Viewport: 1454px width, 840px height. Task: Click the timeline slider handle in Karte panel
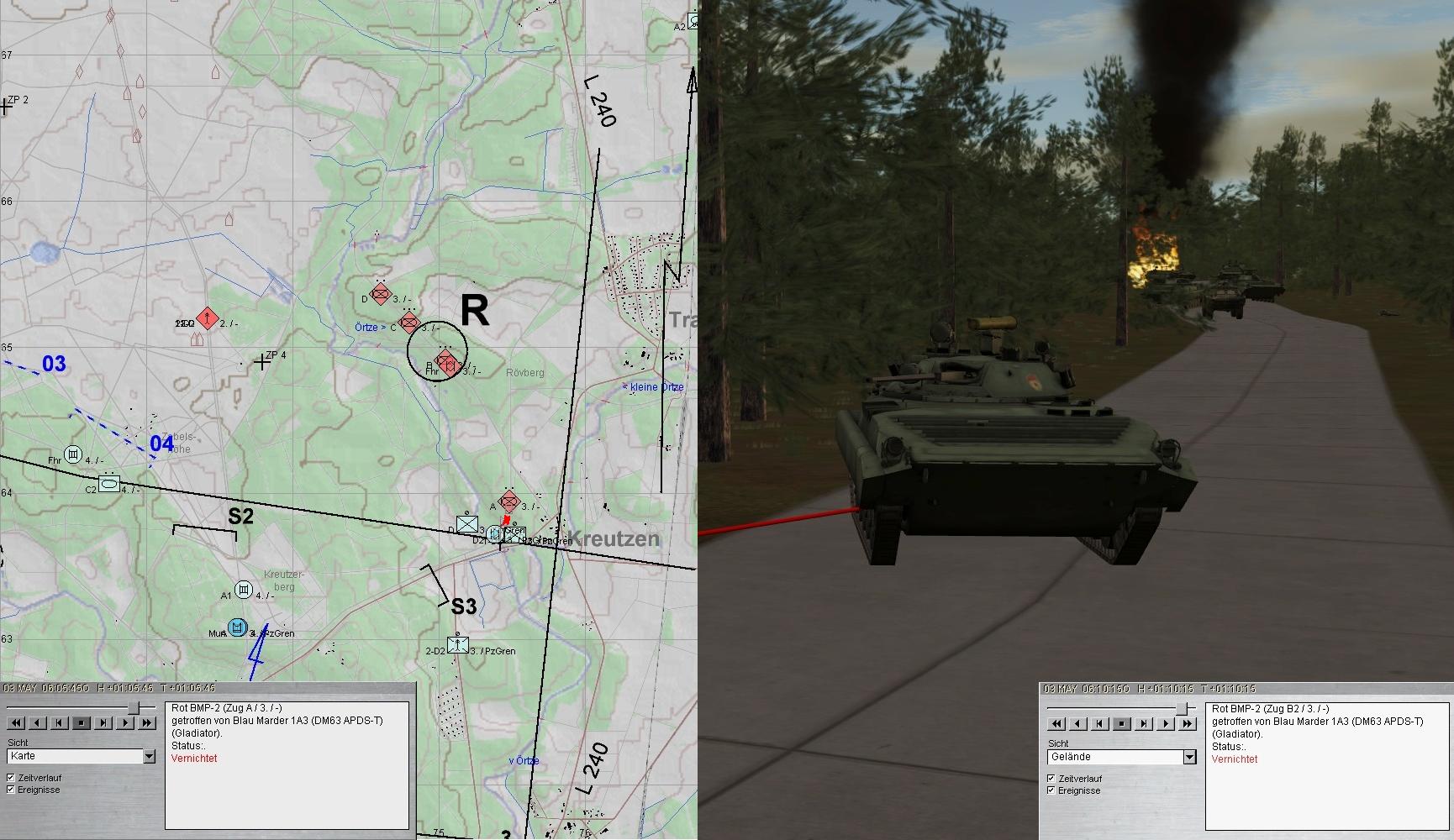pos(133,708)
